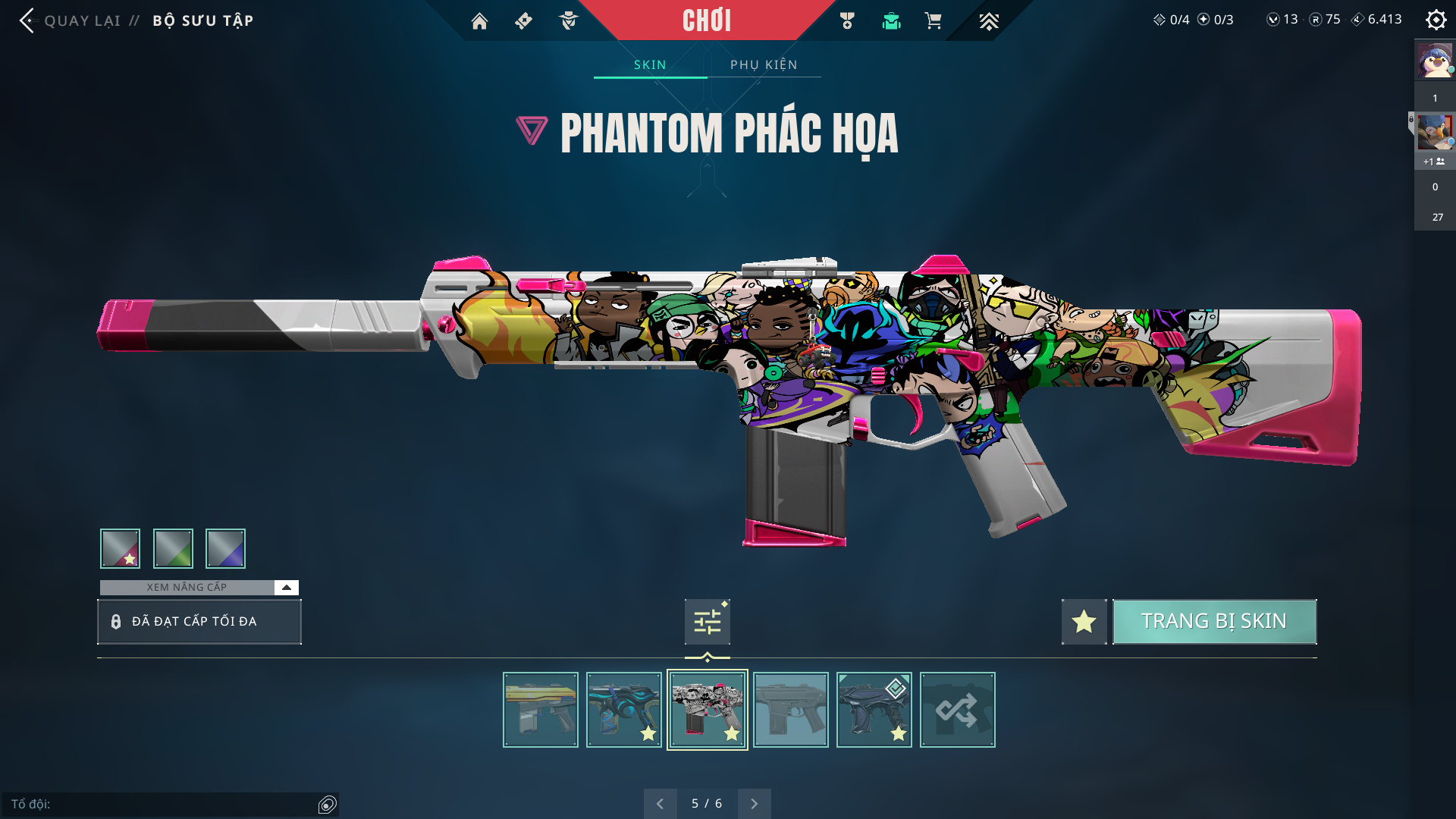Pick the random shuffle skin tile
This screenshot has height=819, width=1456.
tap(957, 710)
